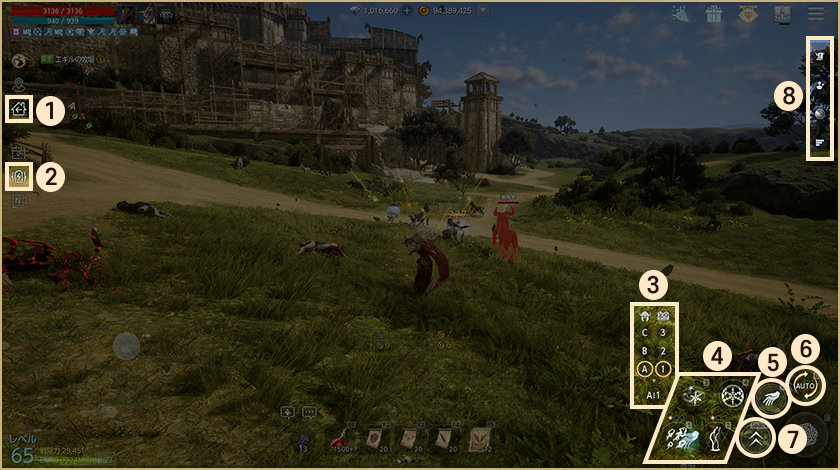Open the party members side icon
The image size is (840, 470).
tap(819, 86)
